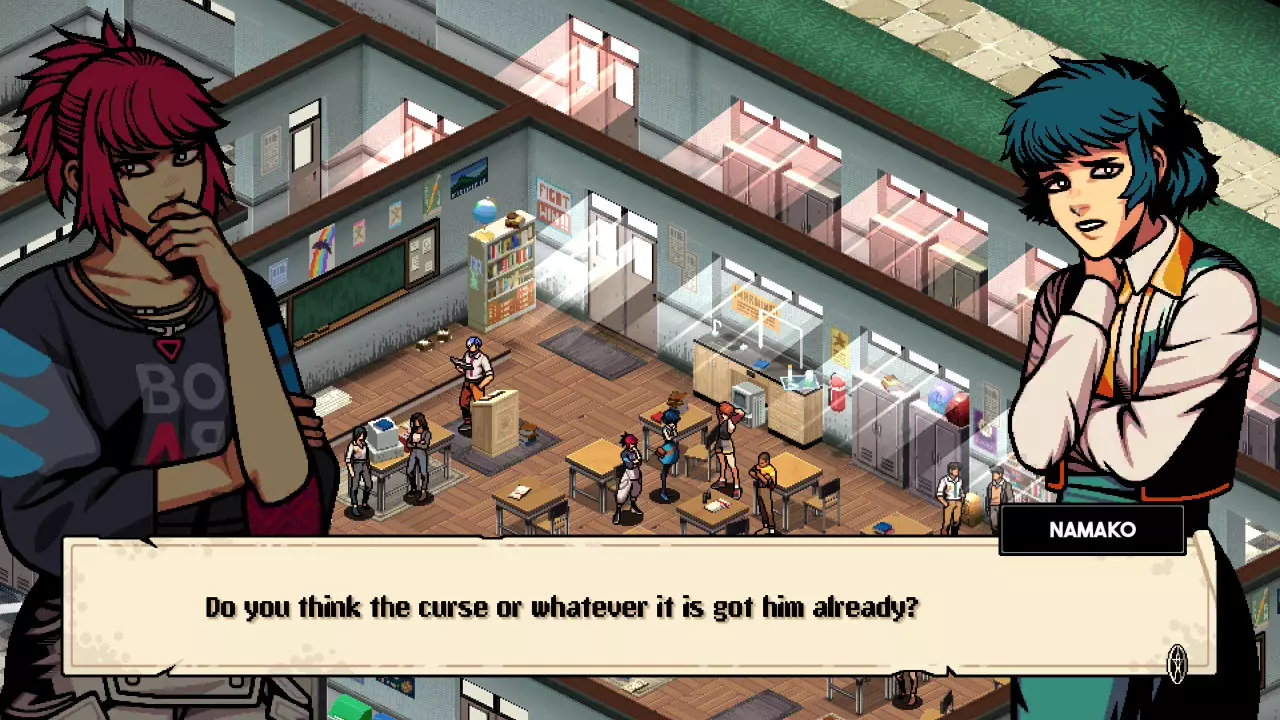This screenshot has width=1280, height=720.
Task: Click Namako's dialogue box to continue
Action: pyautogui.click(x=640, y=607)
